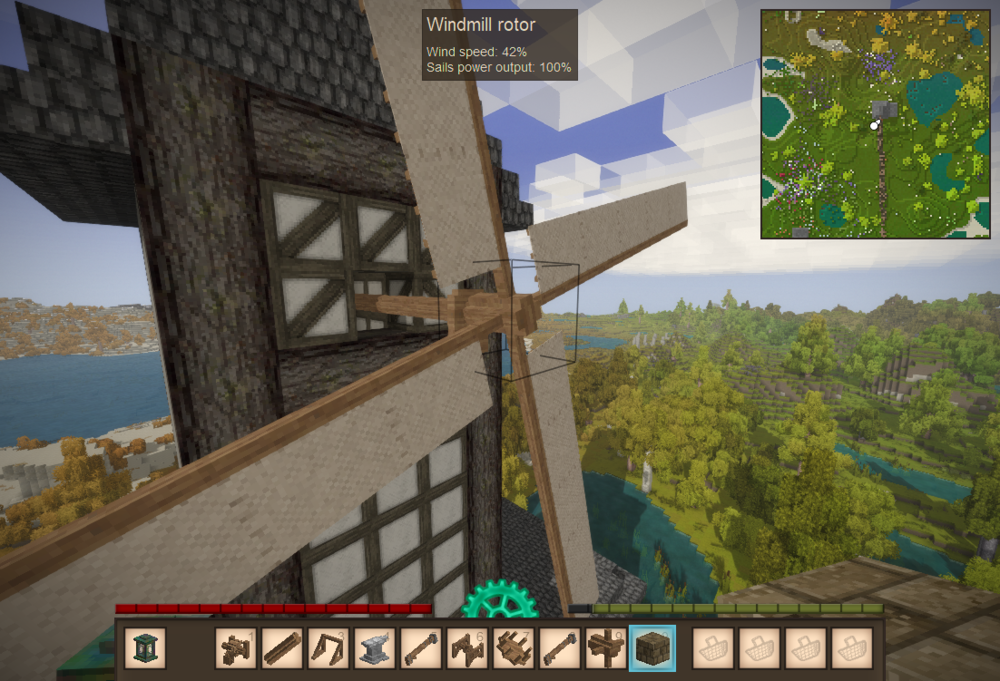Choose the wooden cross piece slot with count 9
This screenshot has width=1000, height=681.
[x=606, y=648]
